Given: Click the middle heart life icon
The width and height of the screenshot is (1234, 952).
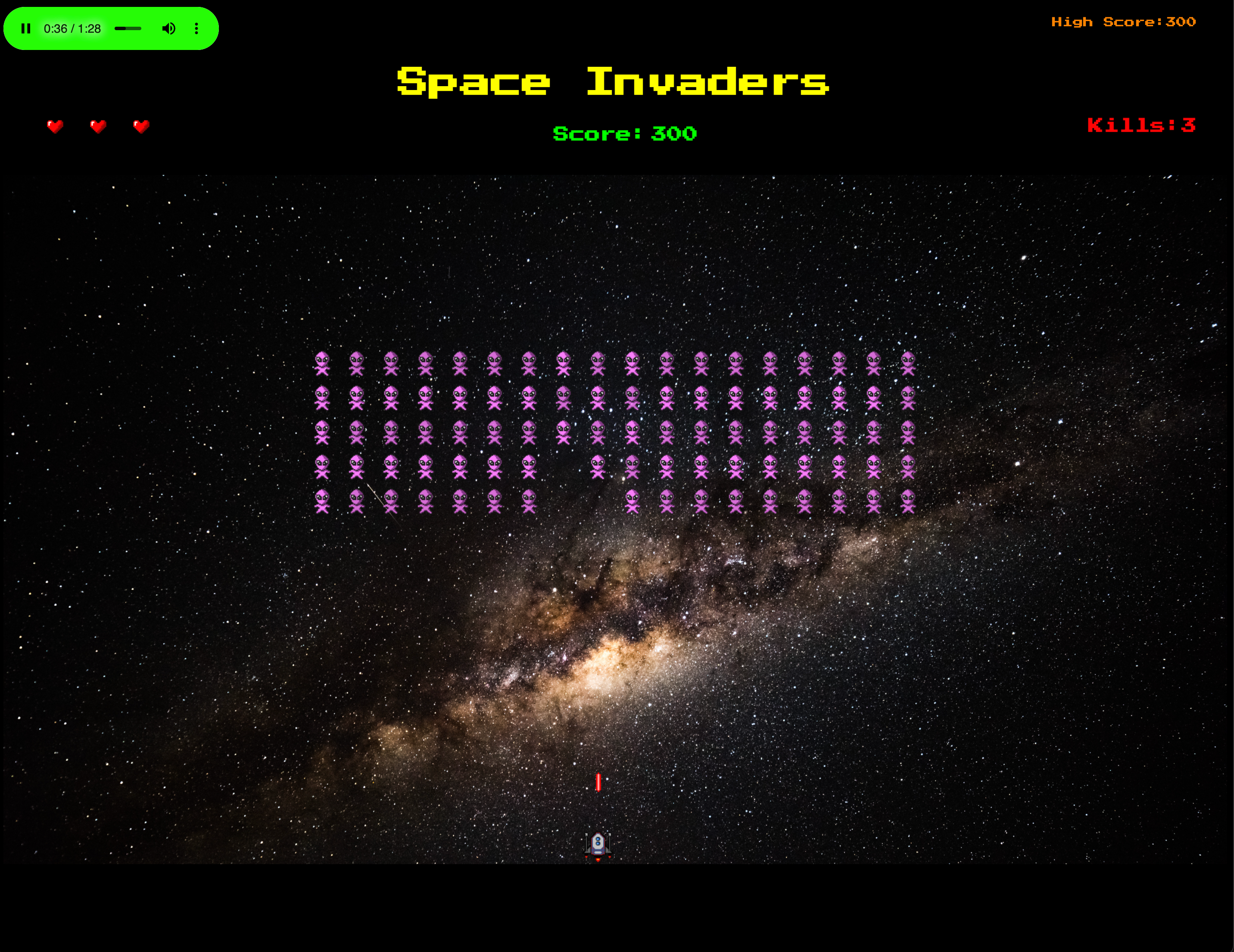Looking at the screenshot, I should click(98, 126).
